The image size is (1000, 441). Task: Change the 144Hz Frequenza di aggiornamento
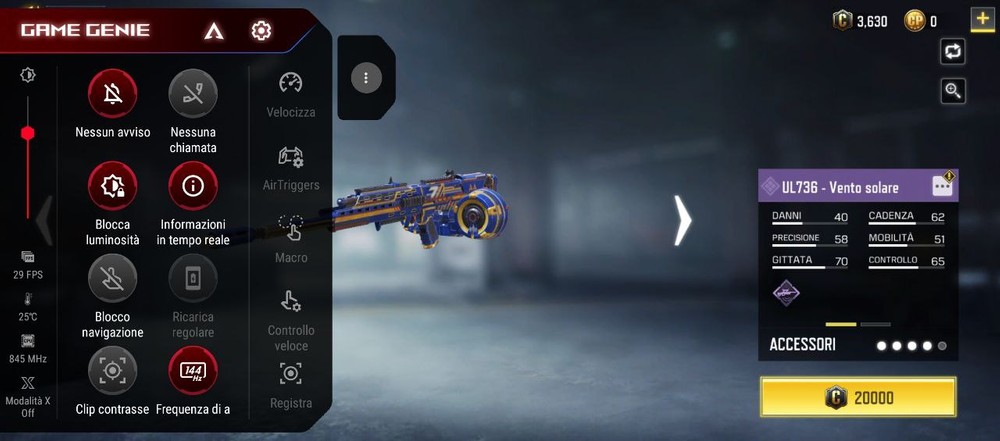tap(193, 371)
